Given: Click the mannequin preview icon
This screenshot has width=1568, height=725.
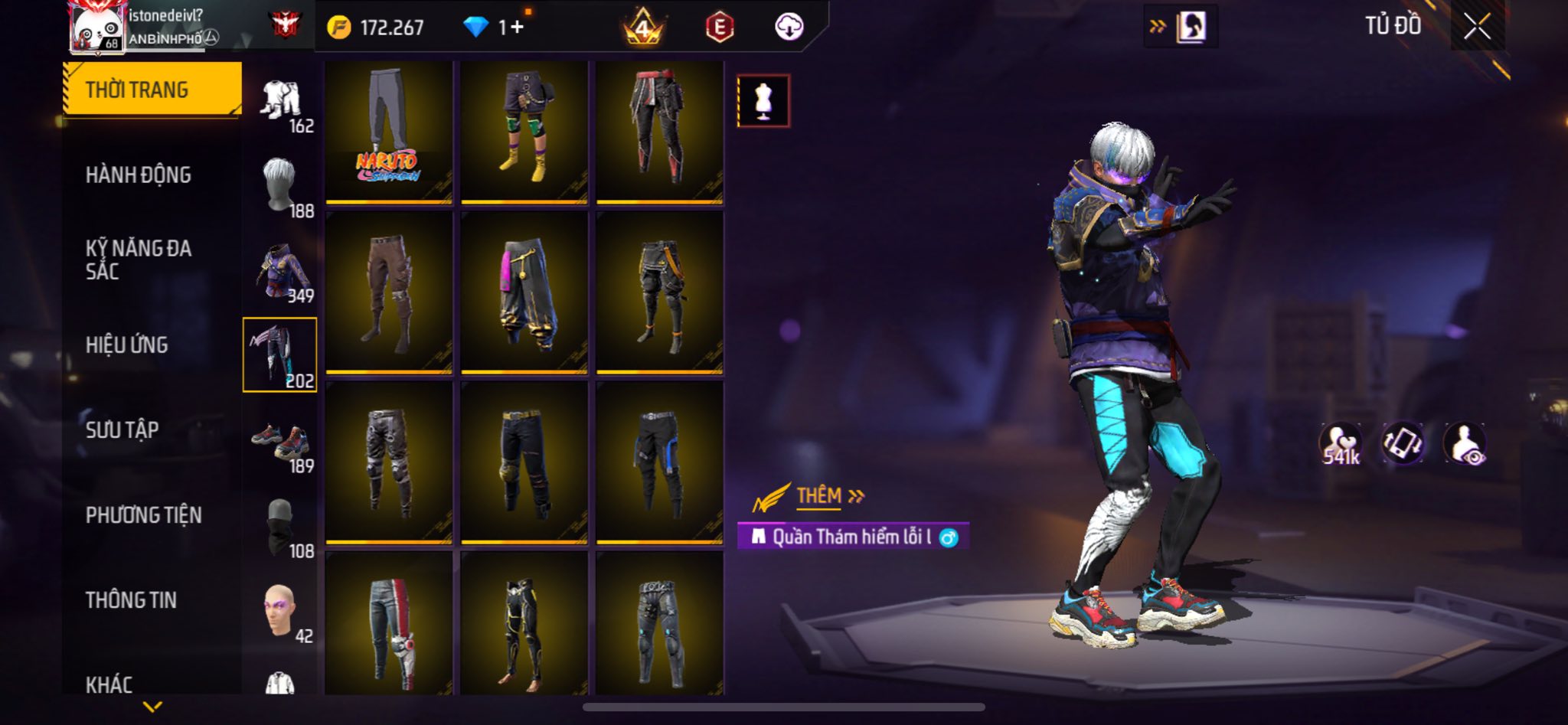Looking at the screenshot, I should [763, 100].
